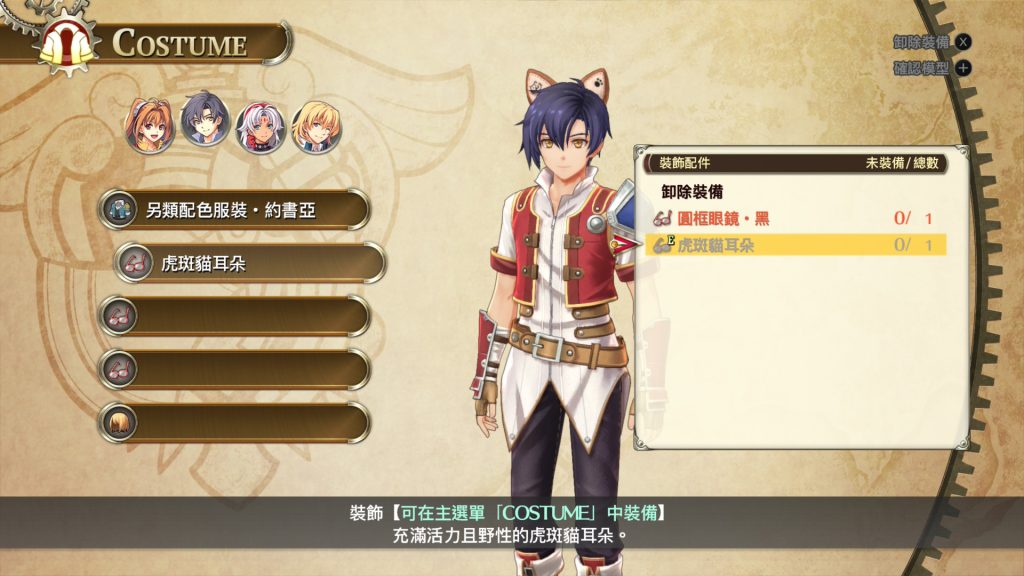Pick the silver-haired character portrait
The width and height of the screenshot is (1024, 576).
(260, 127)
